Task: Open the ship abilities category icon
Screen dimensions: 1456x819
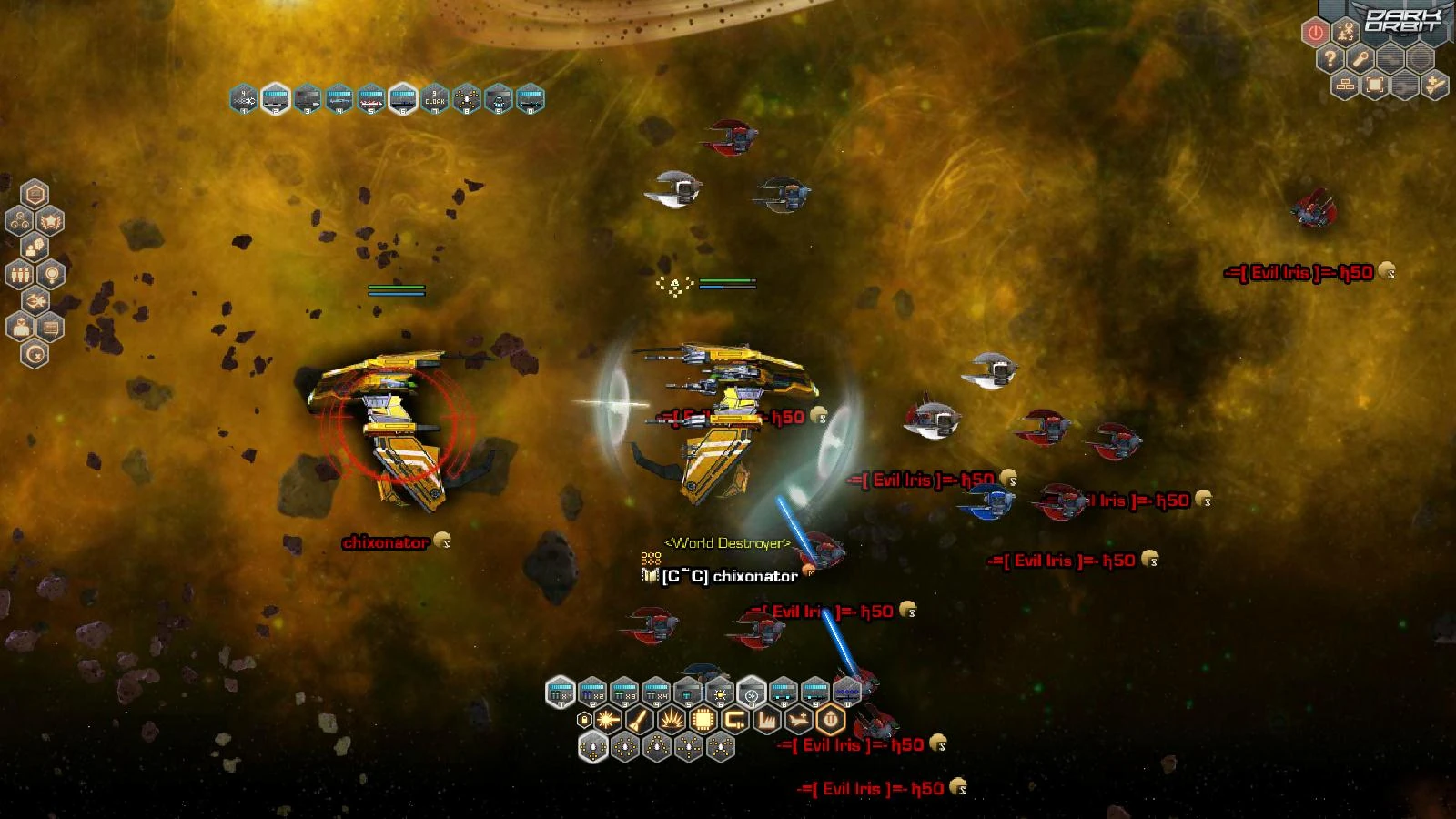Action: pyautogui.click(x=798, y=721)
